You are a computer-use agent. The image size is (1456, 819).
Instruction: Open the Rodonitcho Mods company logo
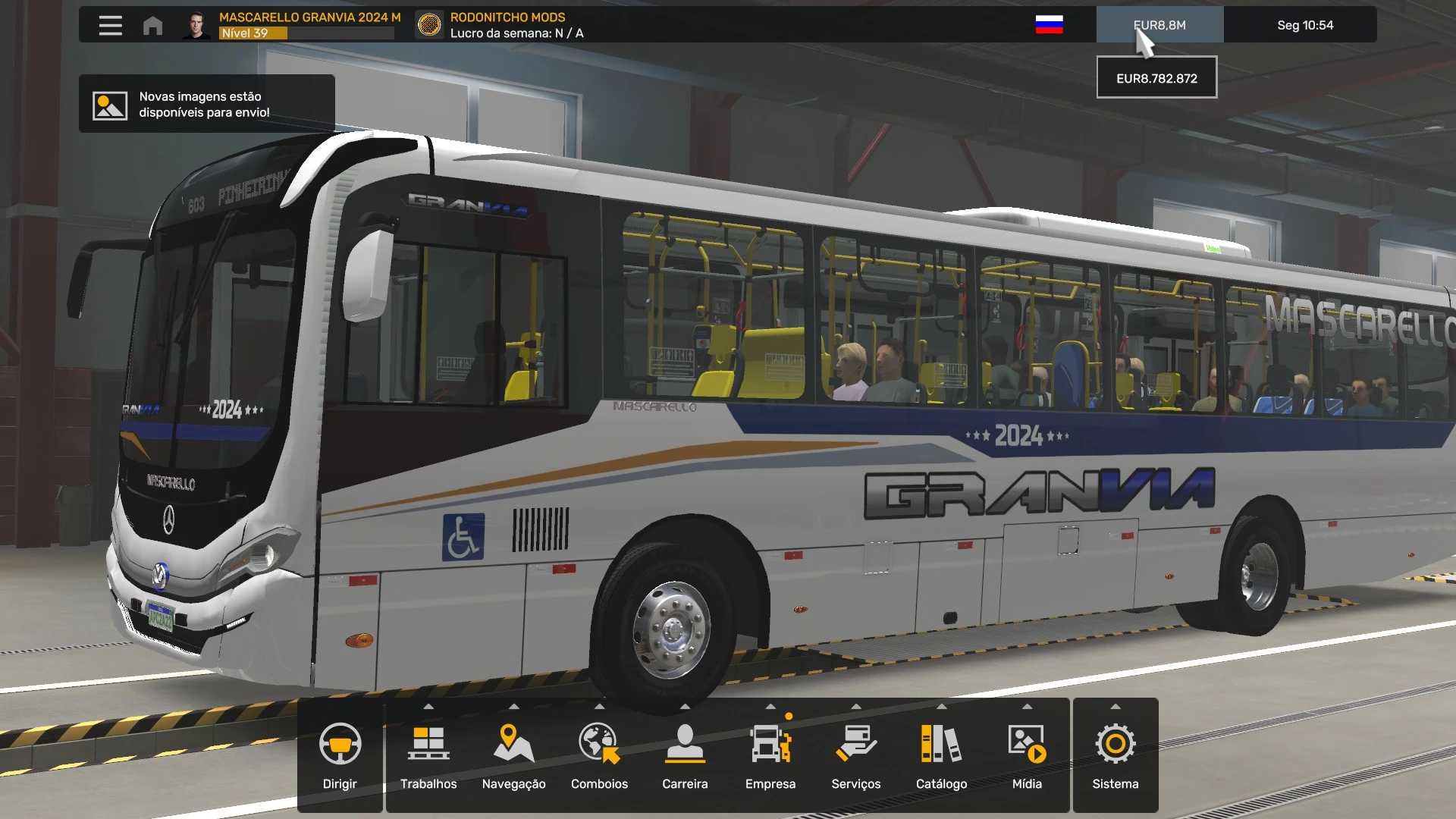pos(429,25)
